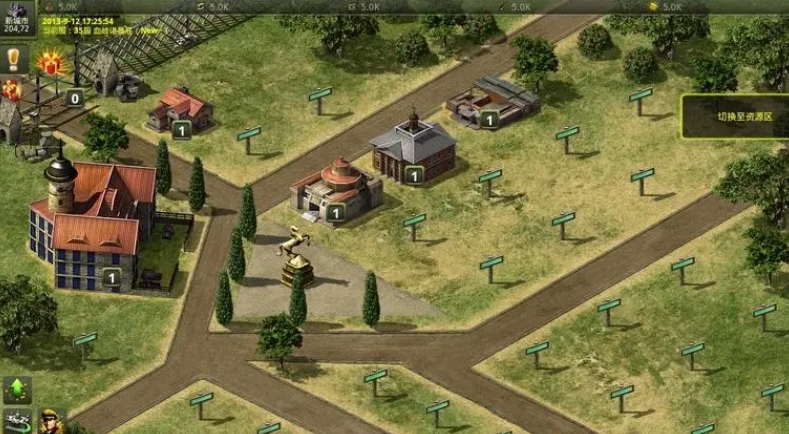Open the commander portrait with sunglasses
The height and width of the screenshot is (434, 789).
pos(50,421)
